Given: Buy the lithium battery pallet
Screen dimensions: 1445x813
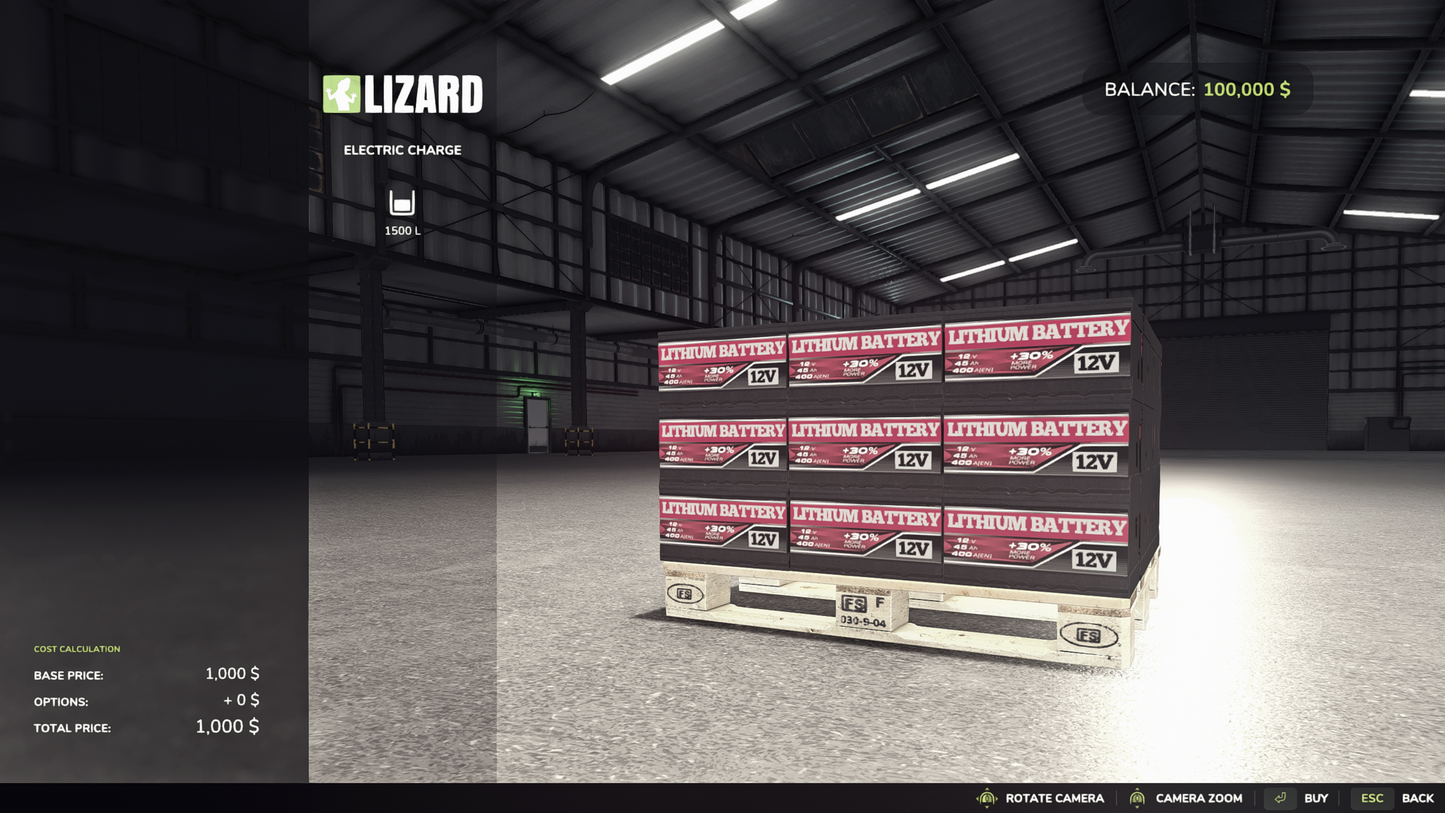Looking at the screenshot, I should tap(1298, 798).
